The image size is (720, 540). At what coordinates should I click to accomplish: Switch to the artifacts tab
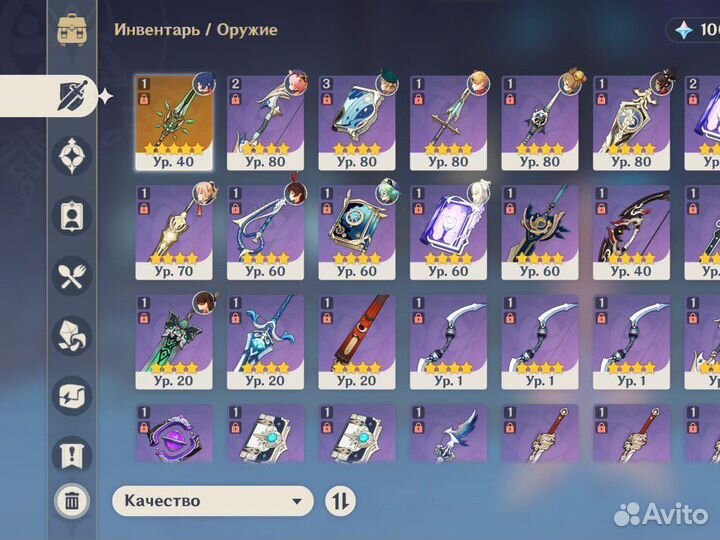72,156
